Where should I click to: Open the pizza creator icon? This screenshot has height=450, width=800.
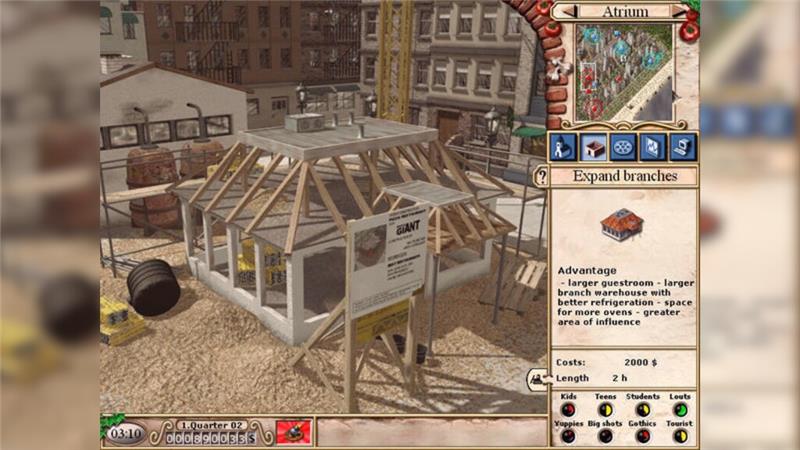coord(623,147)
